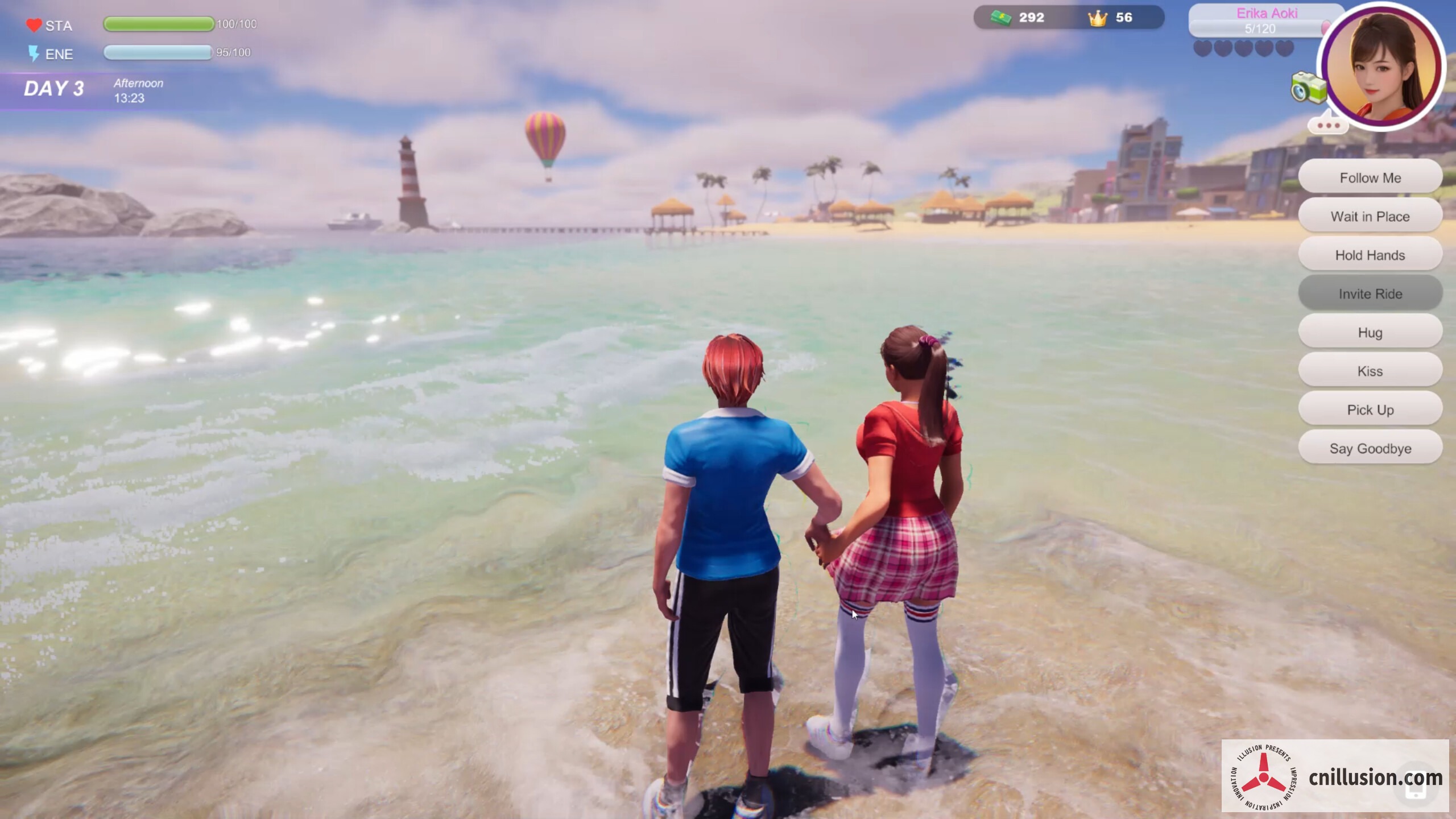Click the Wait in Place button
Image resolution: width=1456 pixels, height=819 pixels.
[x=1370, y=216]
